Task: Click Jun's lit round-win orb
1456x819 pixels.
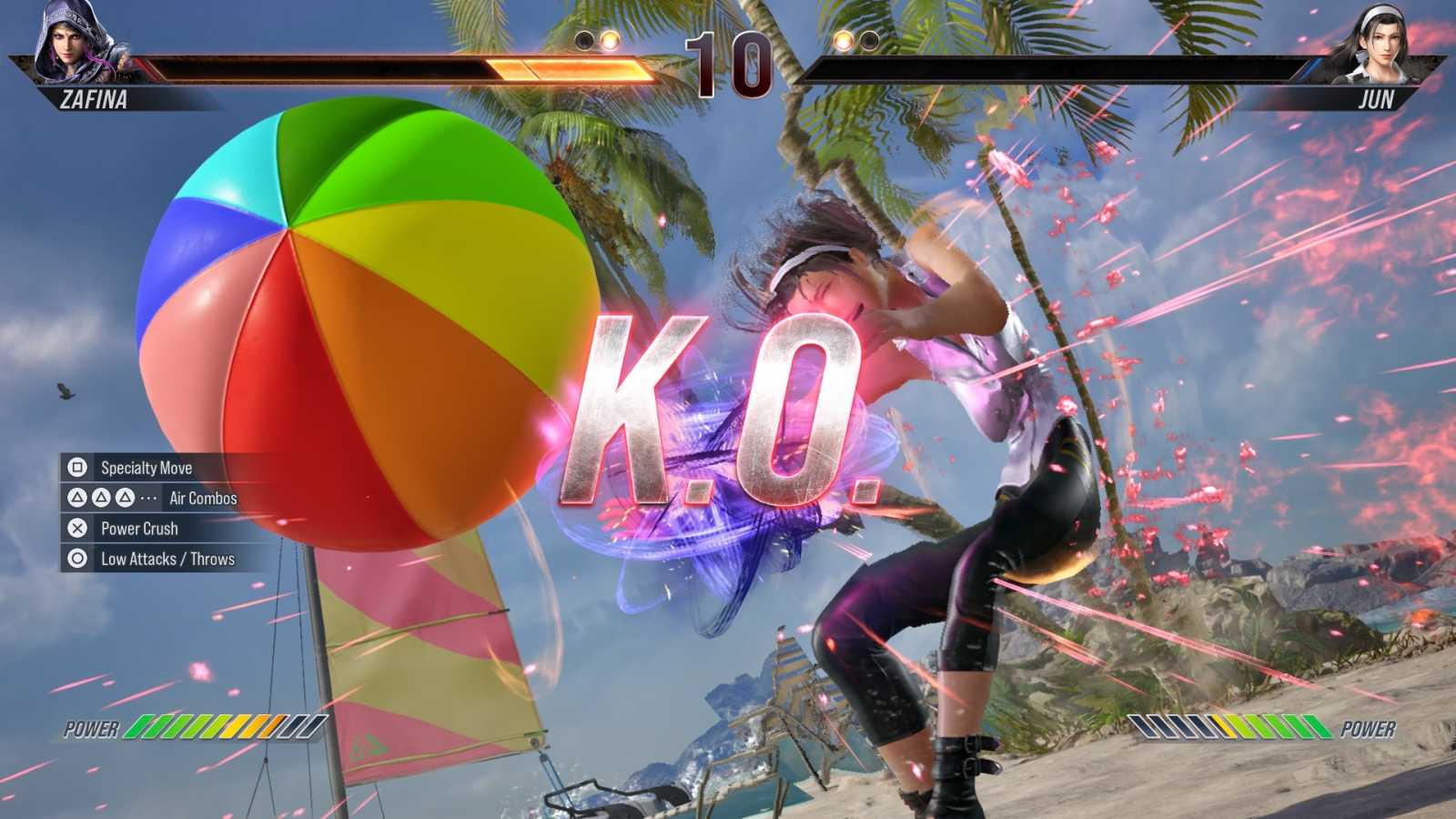Action: [845, 41]
